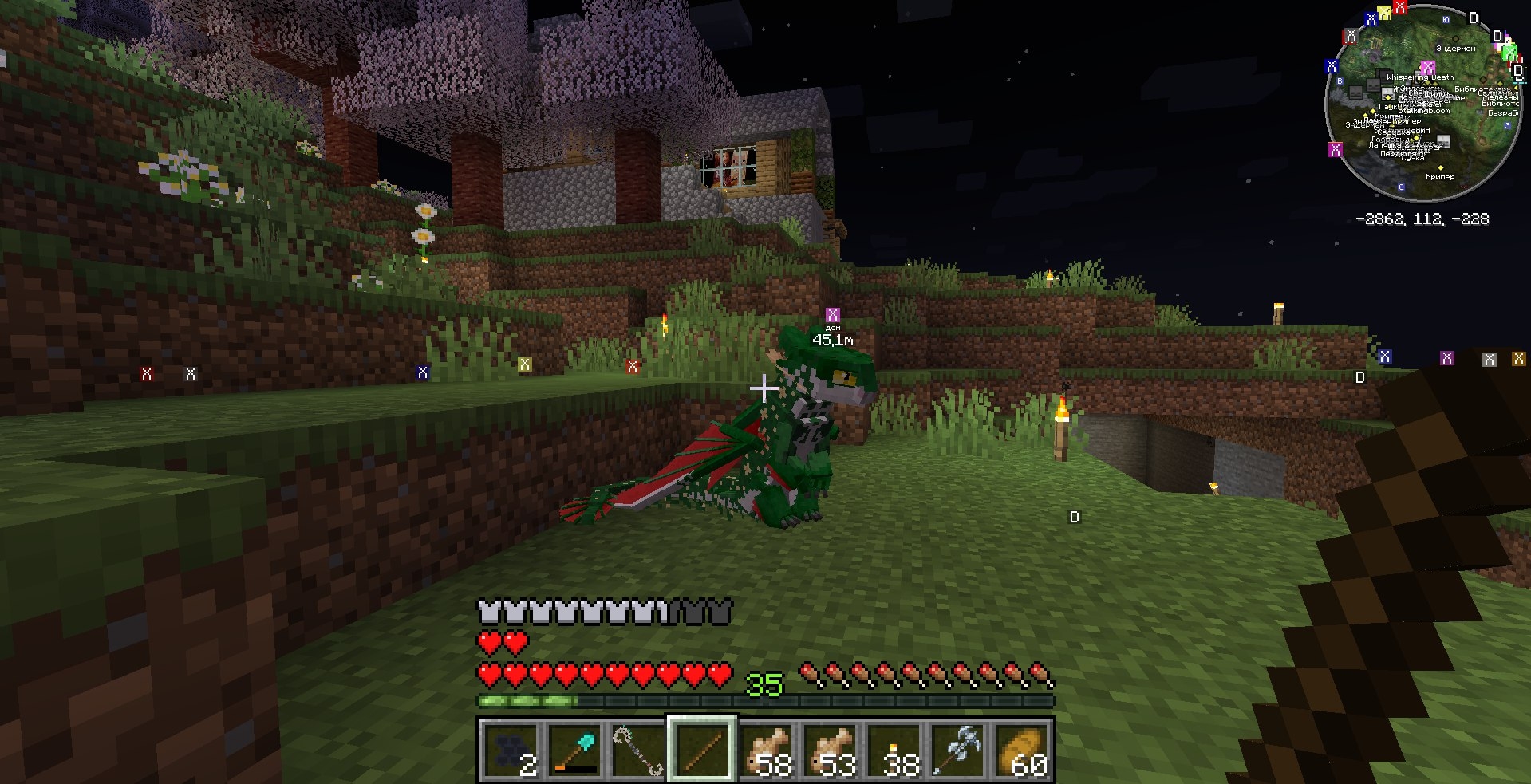Click the pink "дом" waypoint marker showing 45.1m
The height and width of the screenshot is (784, 1531).
point(832,315)
